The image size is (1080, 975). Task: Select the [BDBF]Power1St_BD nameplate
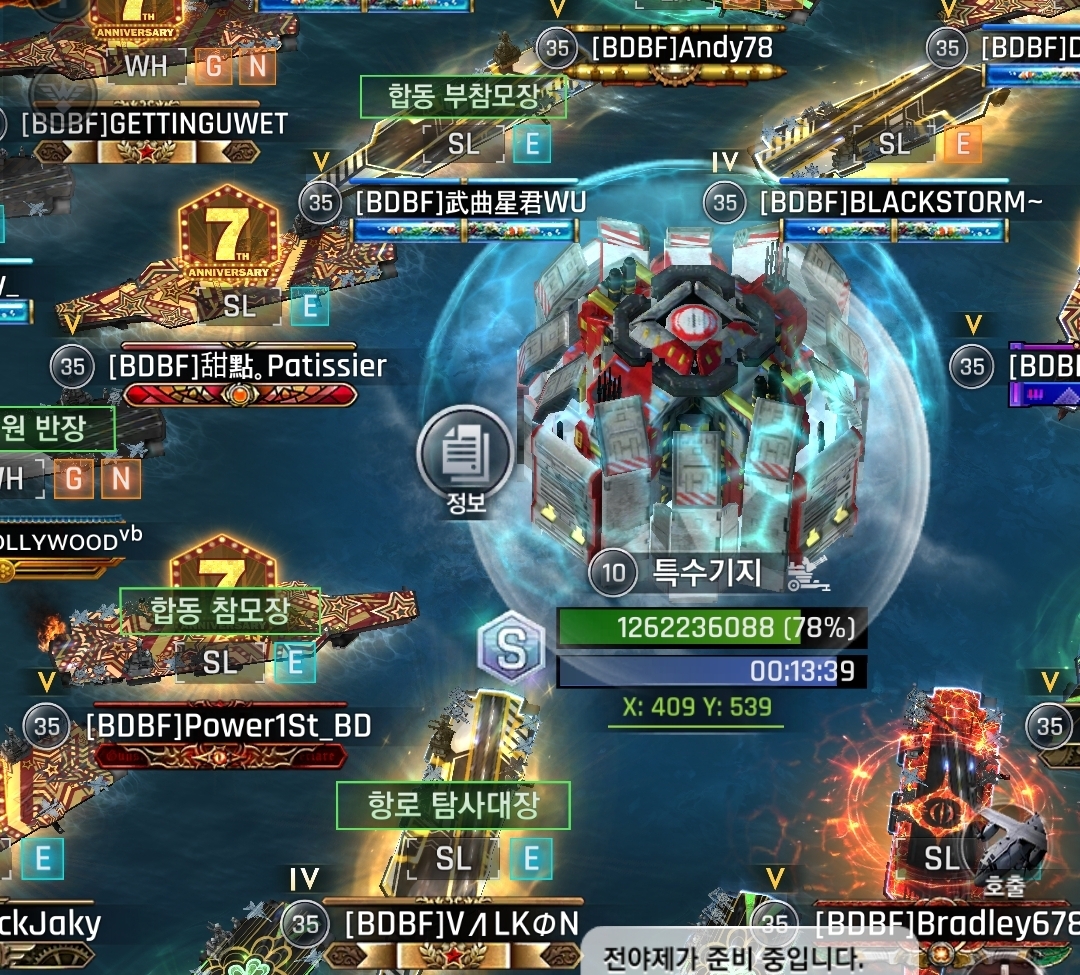click(x=228, y=726)
